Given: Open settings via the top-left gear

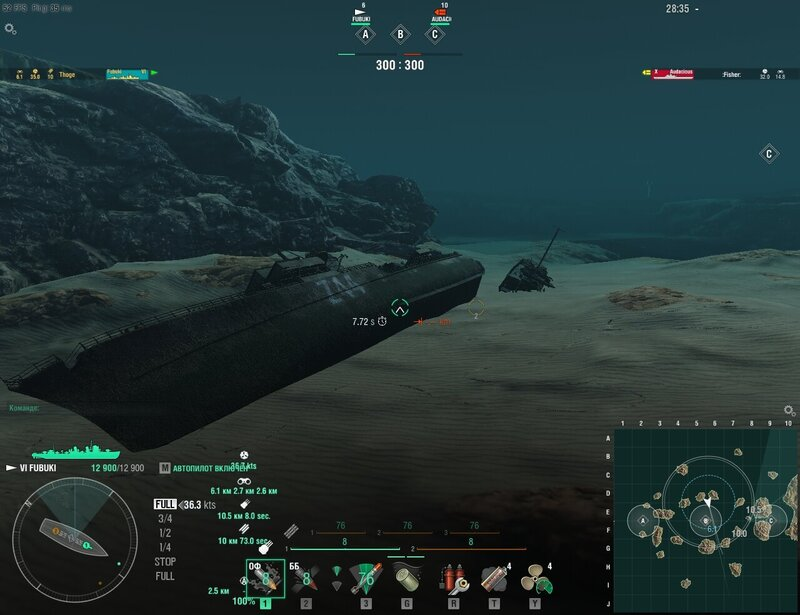Looking at the screenshot, I should click(11, 29).
